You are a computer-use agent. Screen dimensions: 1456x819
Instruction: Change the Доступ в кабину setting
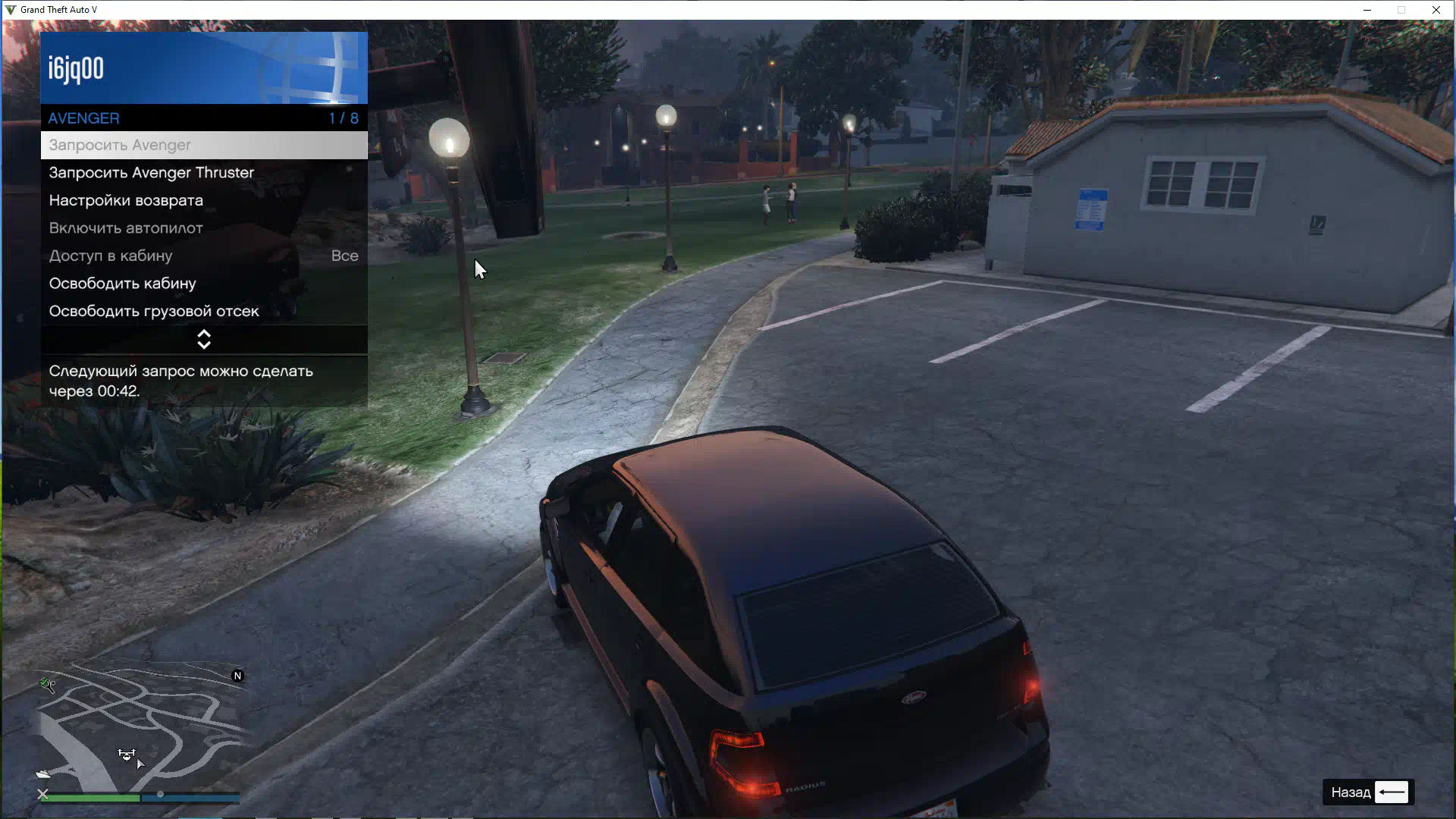[x=203, y=256]
